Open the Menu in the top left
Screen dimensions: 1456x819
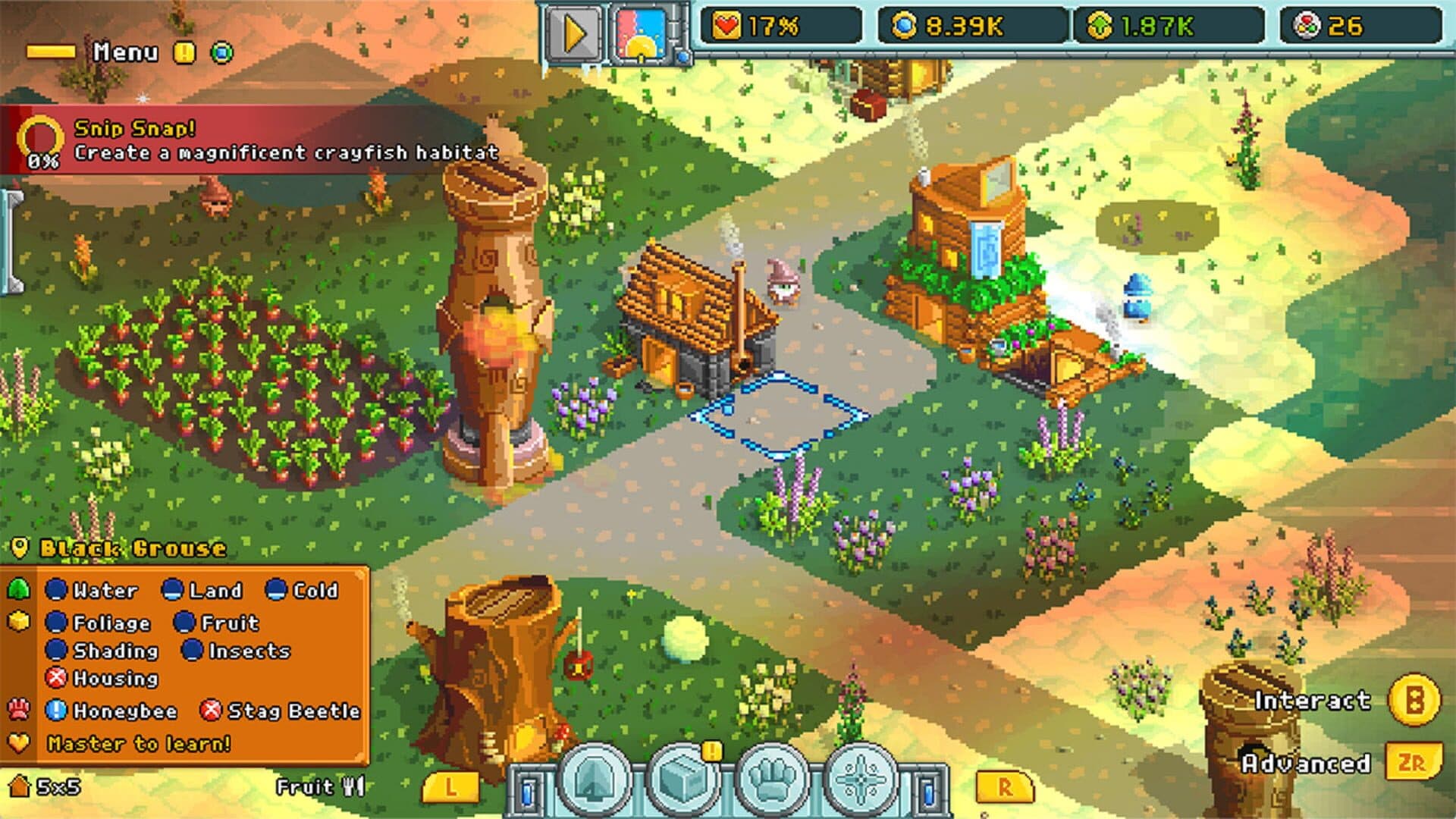[x=127, y=51]
